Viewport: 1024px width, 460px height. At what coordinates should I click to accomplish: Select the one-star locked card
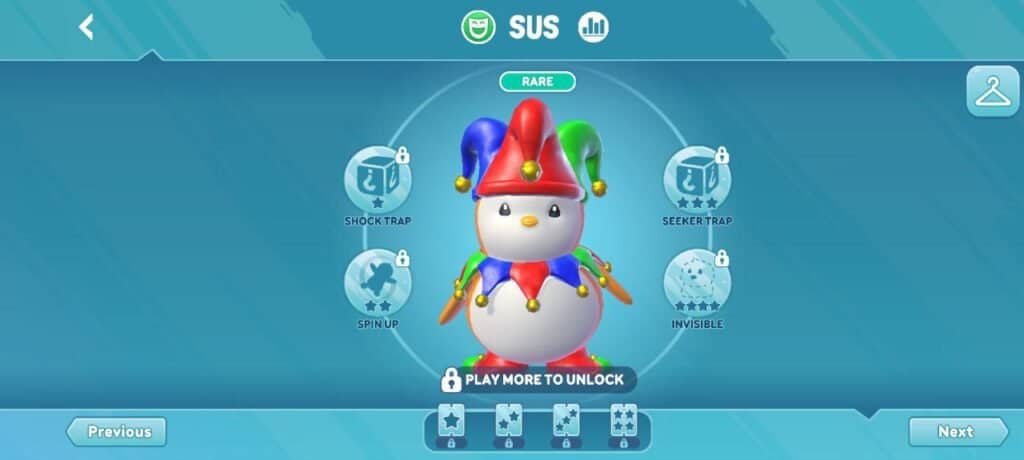(451, 424)
